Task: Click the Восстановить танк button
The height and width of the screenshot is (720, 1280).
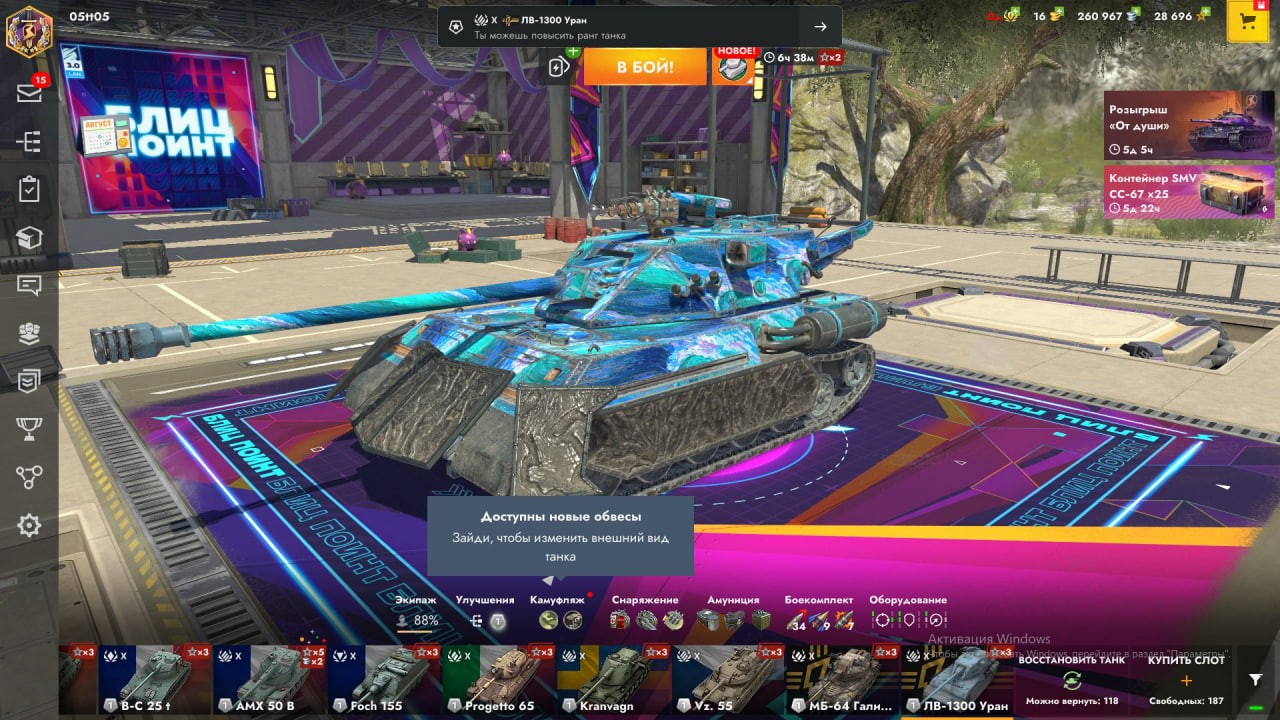Action: click(1071, 680)
